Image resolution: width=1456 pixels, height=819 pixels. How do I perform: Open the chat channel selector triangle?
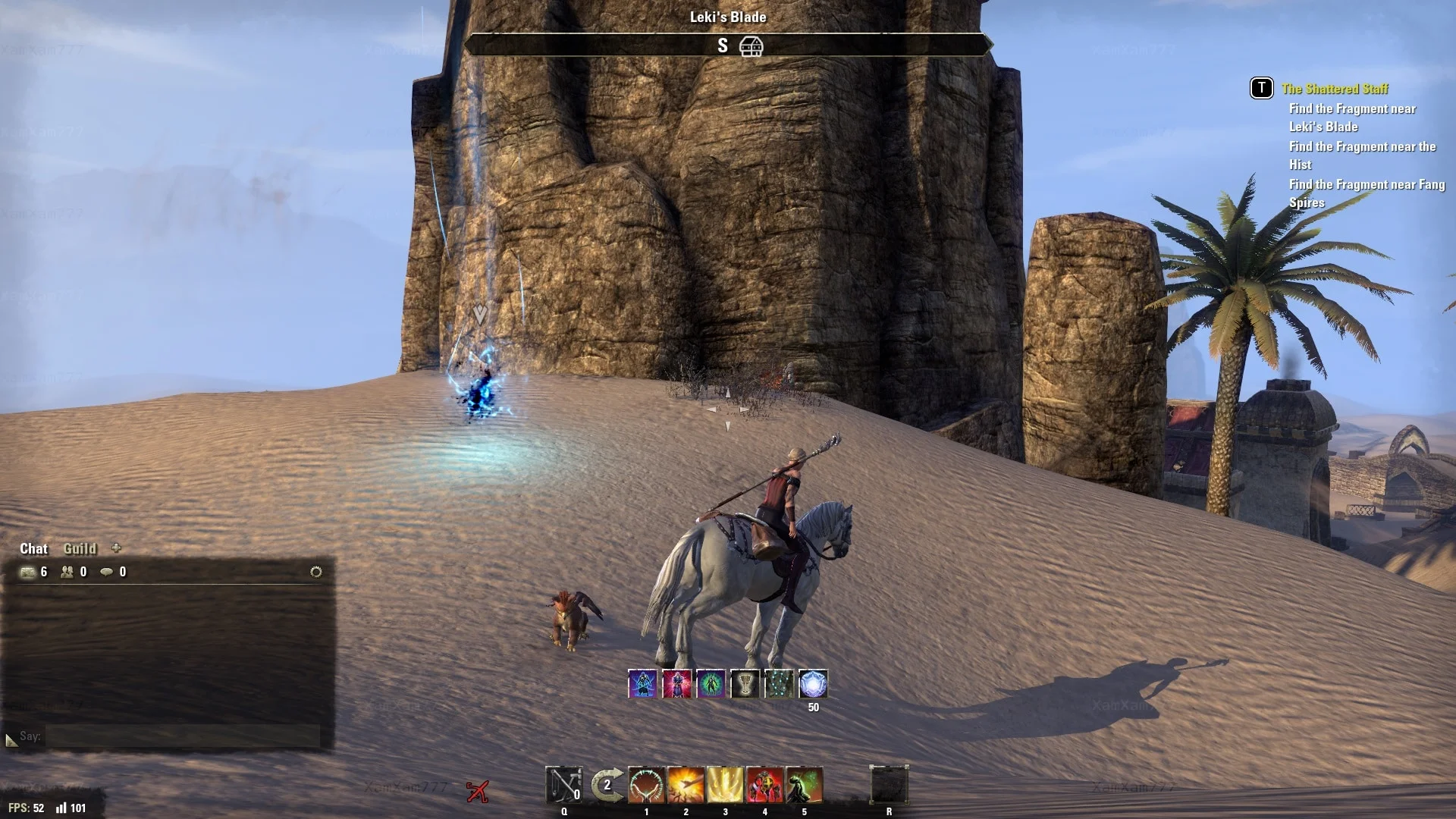click(x=11, y=739)
